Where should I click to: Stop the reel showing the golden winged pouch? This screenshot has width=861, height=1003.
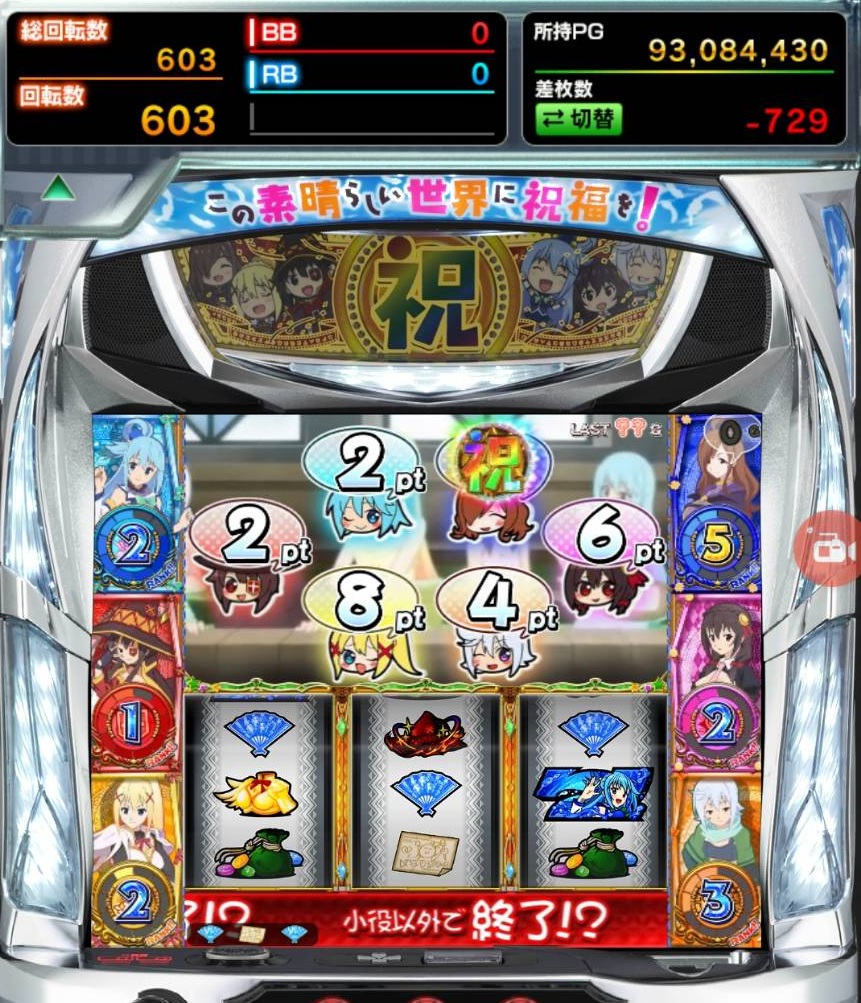tap(257, 792)
